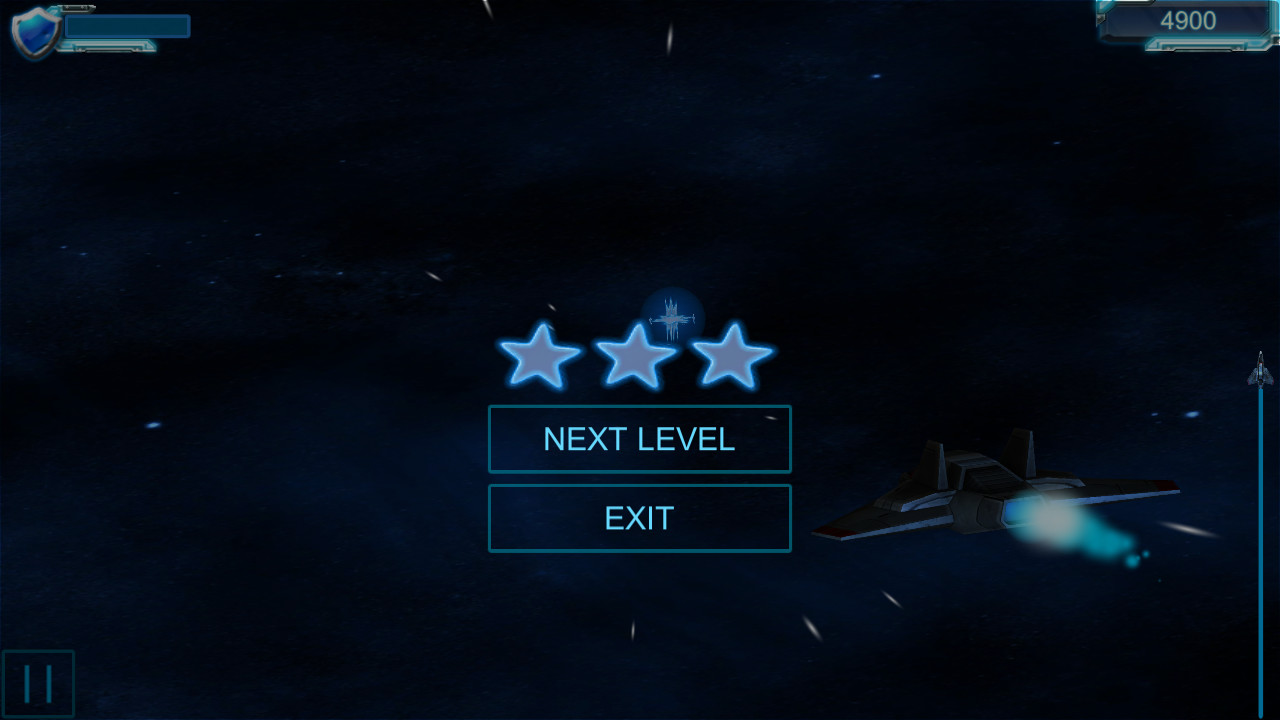Select the pause icon in bottom-left corner

tap(38, 684)
